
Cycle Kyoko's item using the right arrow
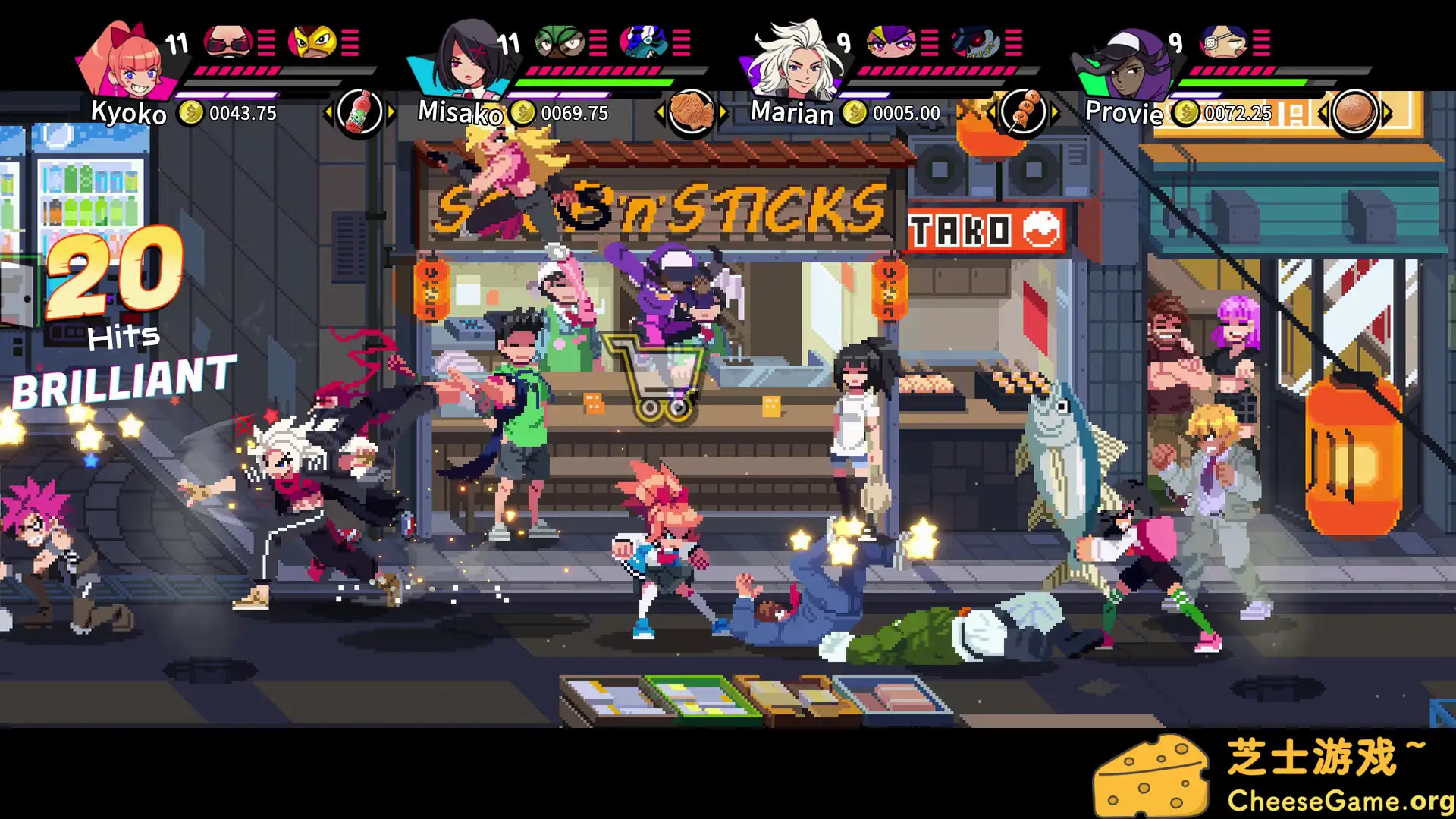click(x=391, y=111)
